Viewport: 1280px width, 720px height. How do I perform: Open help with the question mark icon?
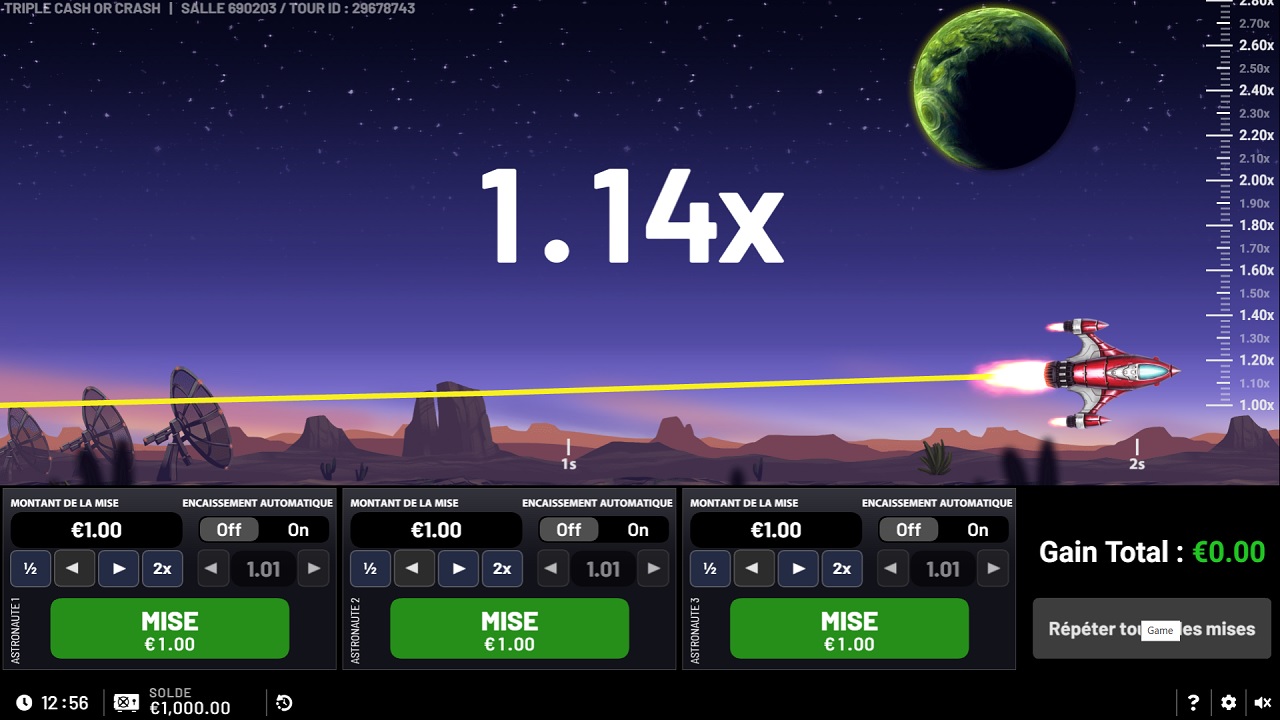click(1192, 701)
